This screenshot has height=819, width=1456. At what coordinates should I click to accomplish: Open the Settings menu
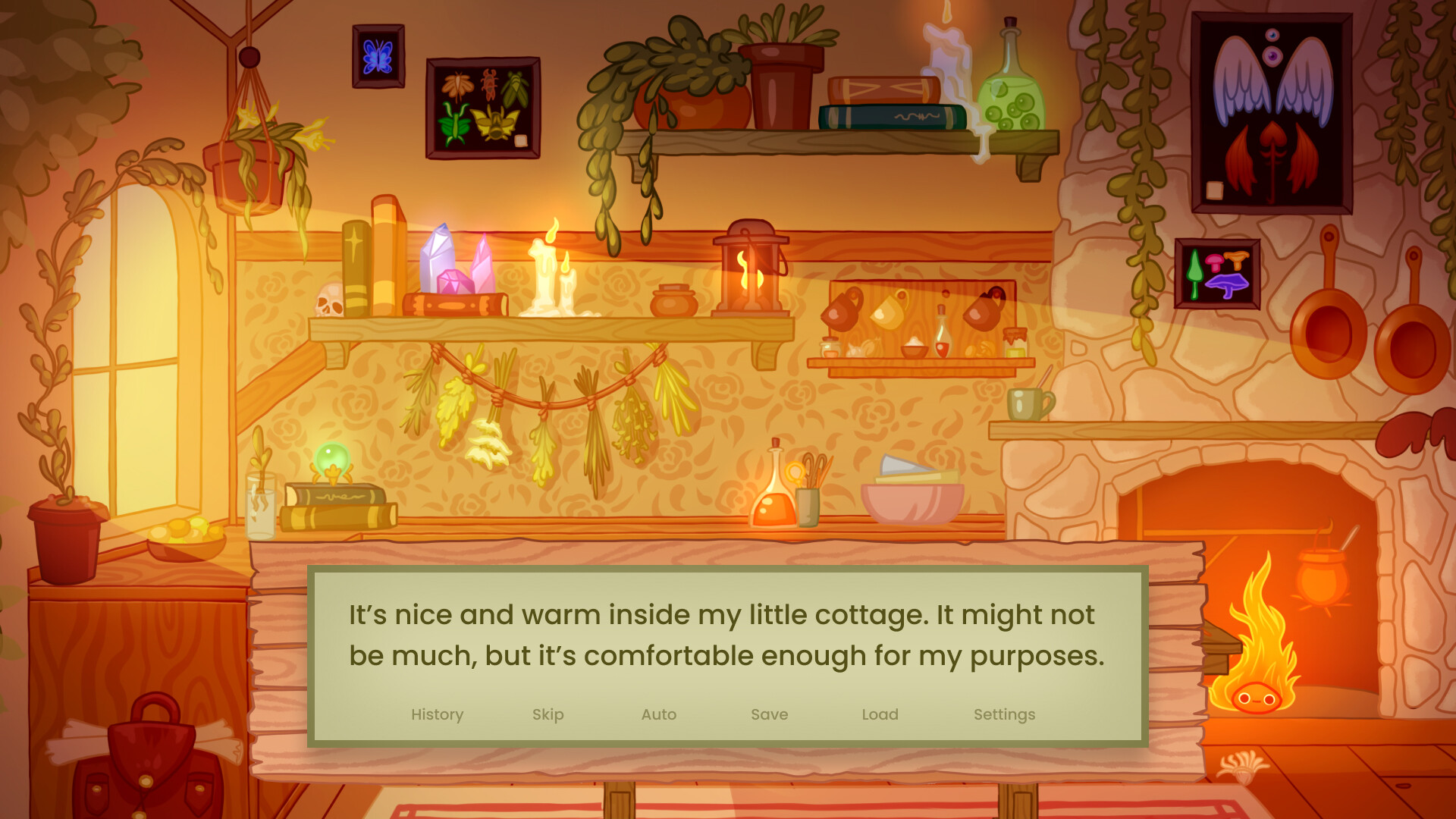pyautogui.click(x=1005, y=714)
